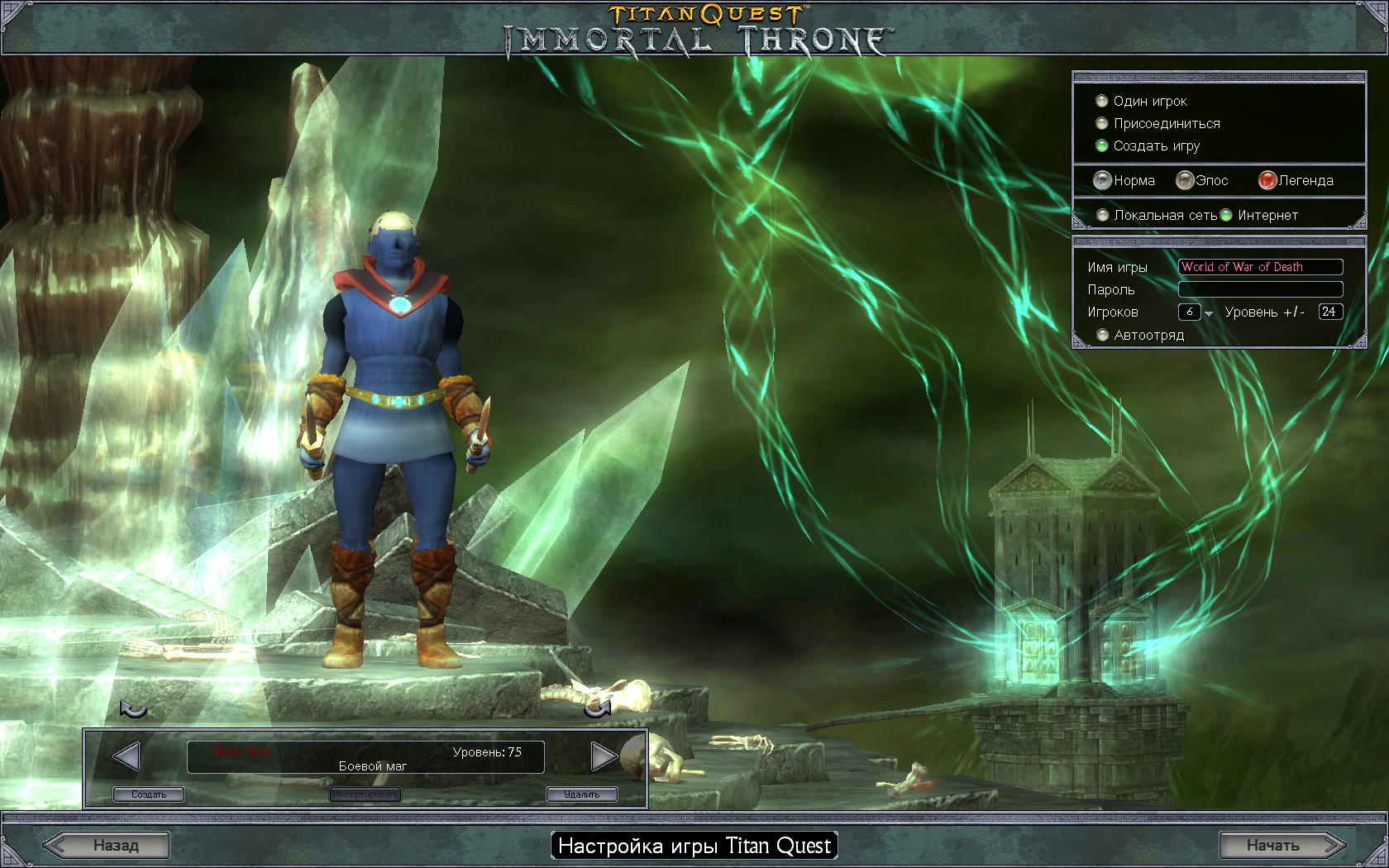Click the Имя игры (game name) field
The height and width of the screenshot is (868, 1389).
pos(1260,267)
